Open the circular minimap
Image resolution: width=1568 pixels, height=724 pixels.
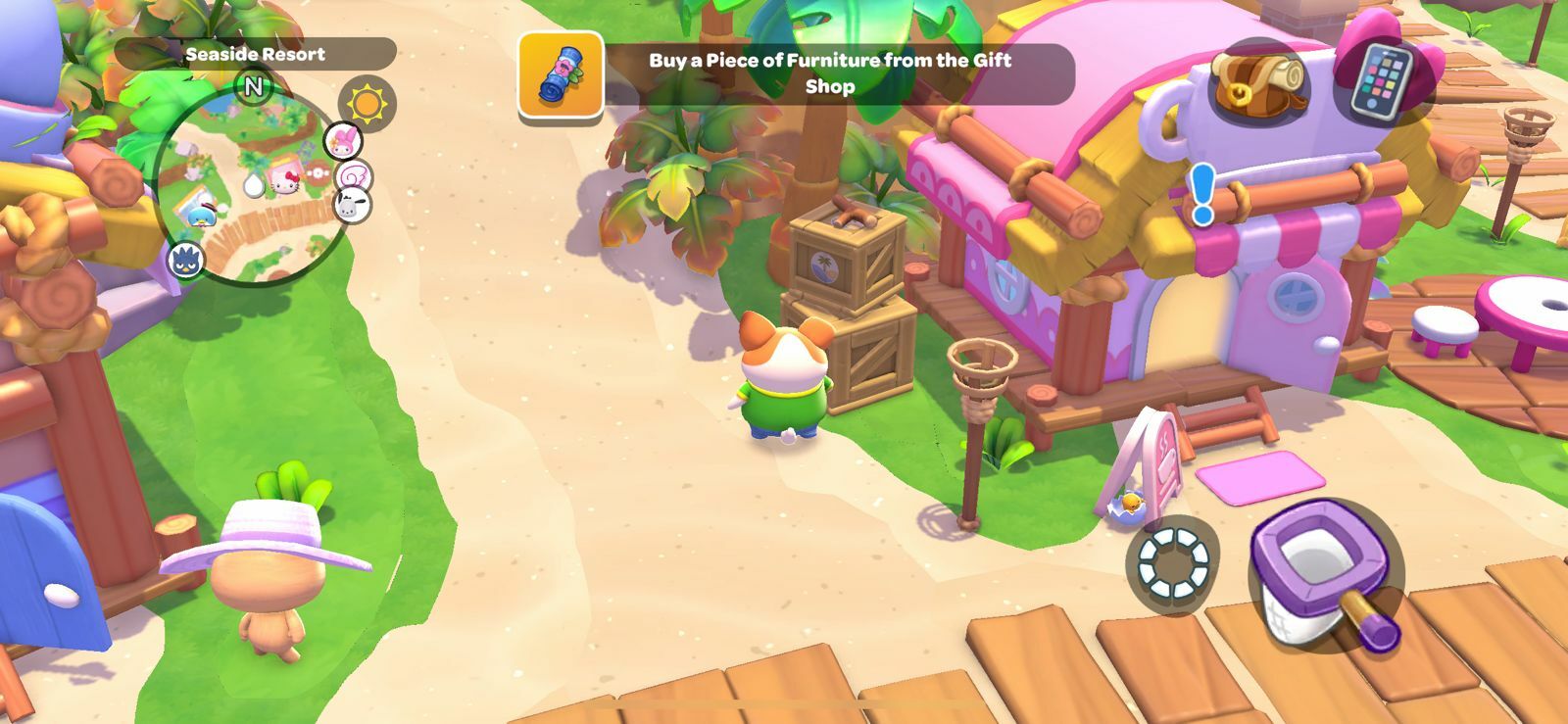253,186
